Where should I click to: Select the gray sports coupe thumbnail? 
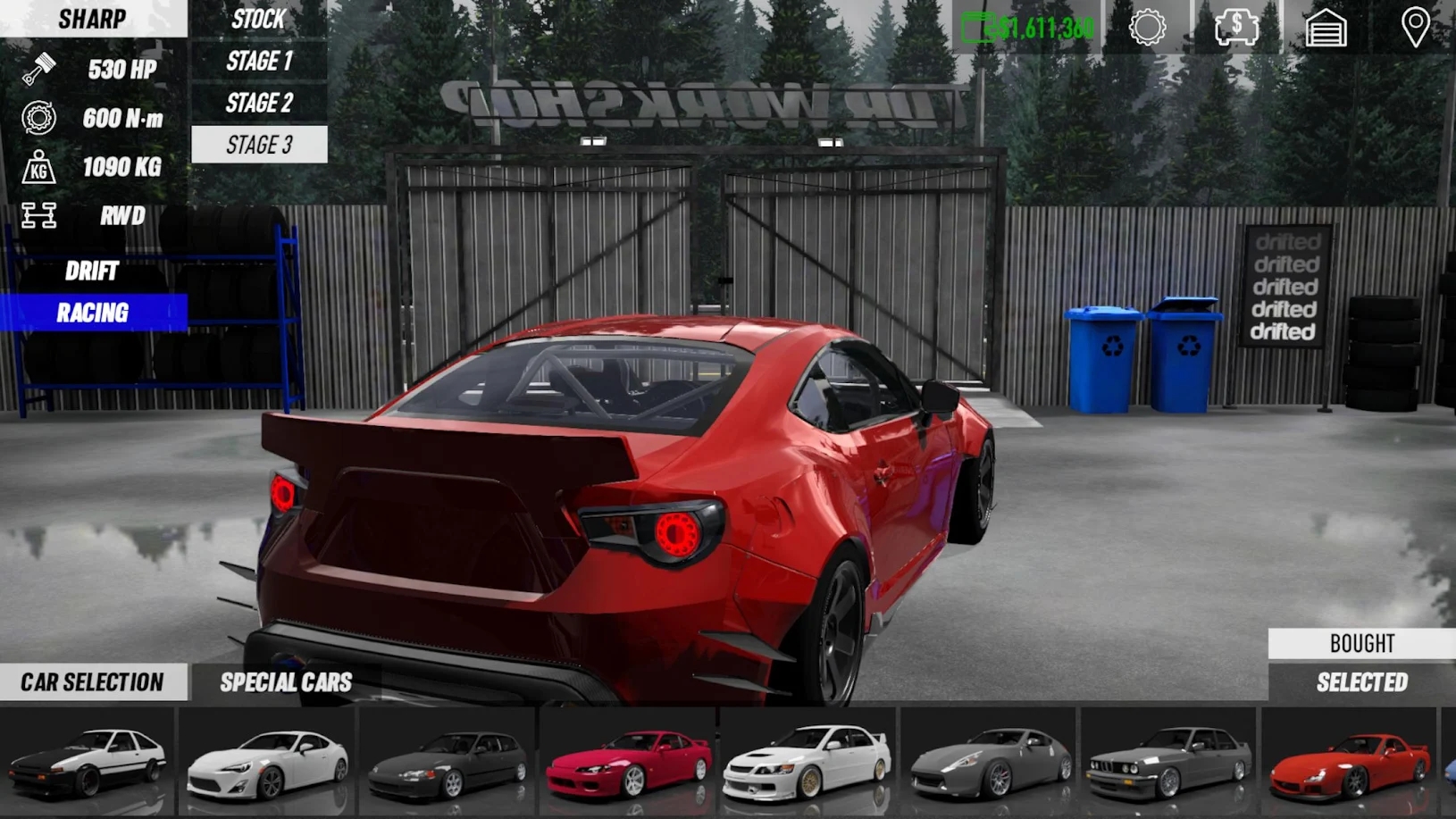(988, 761)
